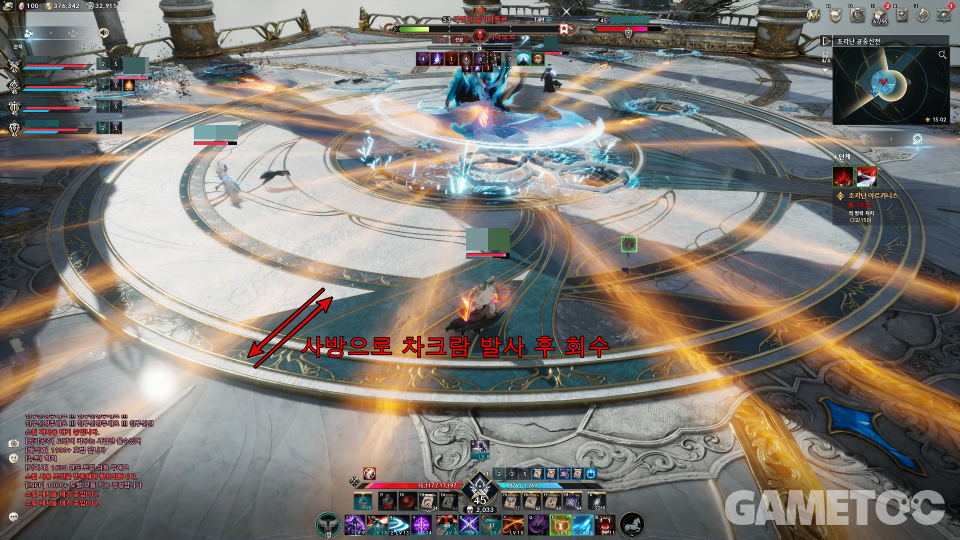Open the gold M menu icon
This screenshot has height=540, width=960.
tap(812, 14)
